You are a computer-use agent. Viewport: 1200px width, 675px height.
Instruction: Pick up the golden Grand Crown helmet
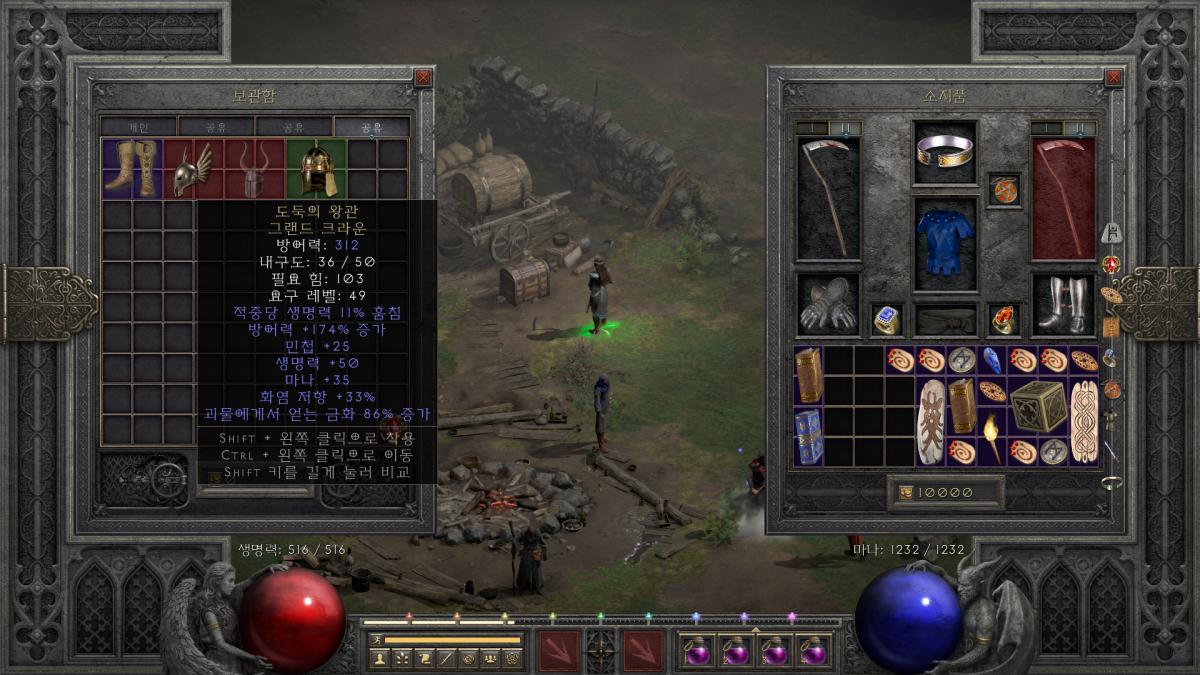coord(316,168)
